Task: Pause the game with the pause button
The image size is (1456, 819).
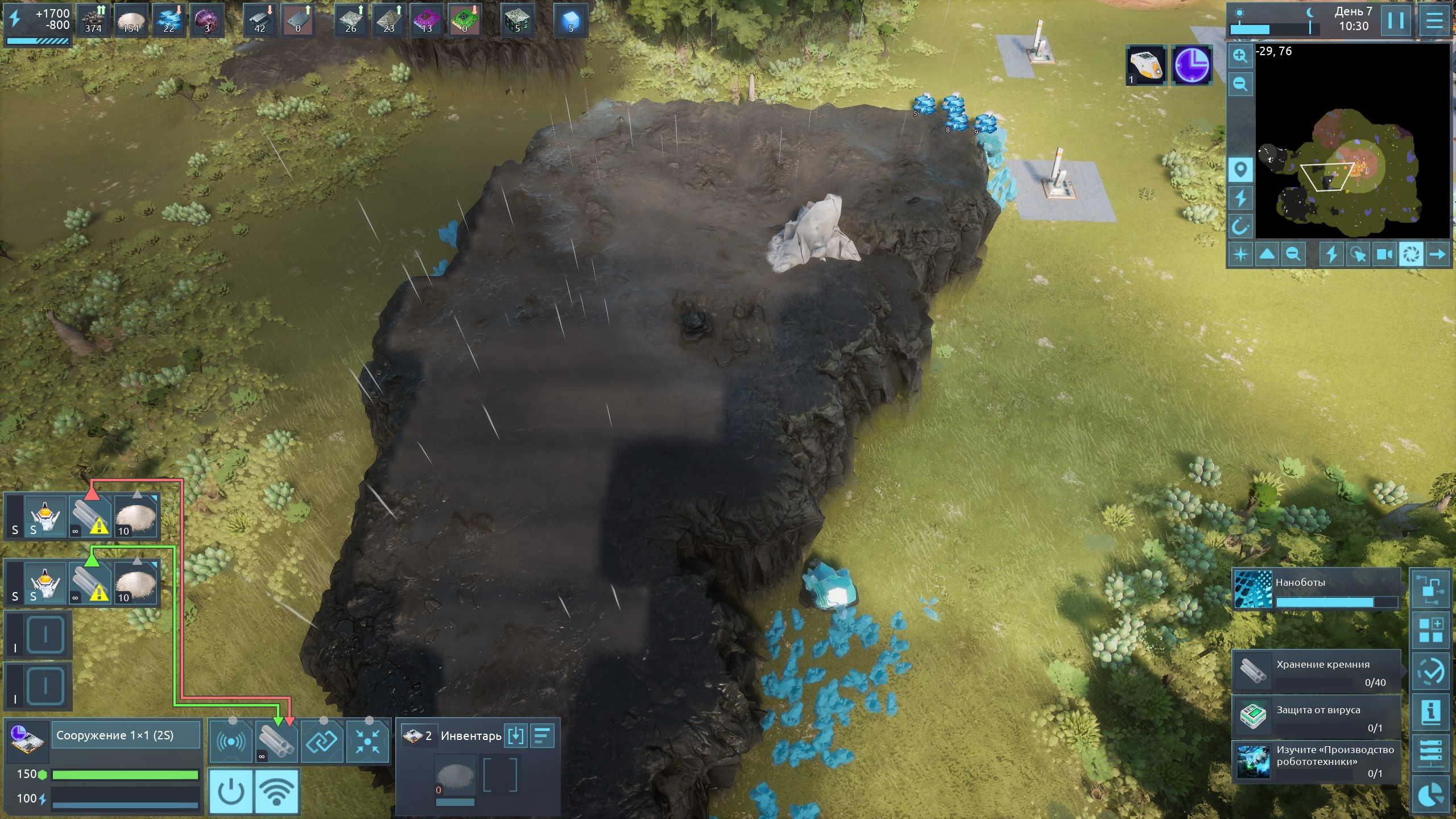Action: [1396, 21]
